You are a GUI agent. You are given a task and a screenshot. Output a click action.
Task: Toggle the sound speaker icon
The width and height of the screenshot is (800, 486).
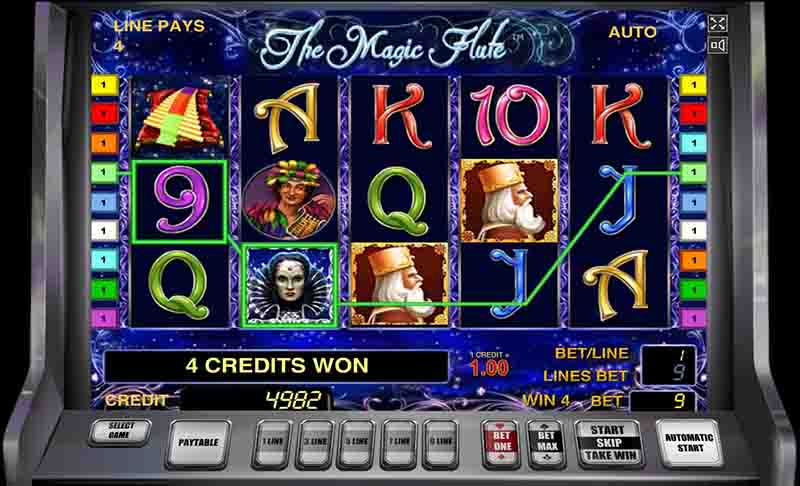tap(717, 45)
